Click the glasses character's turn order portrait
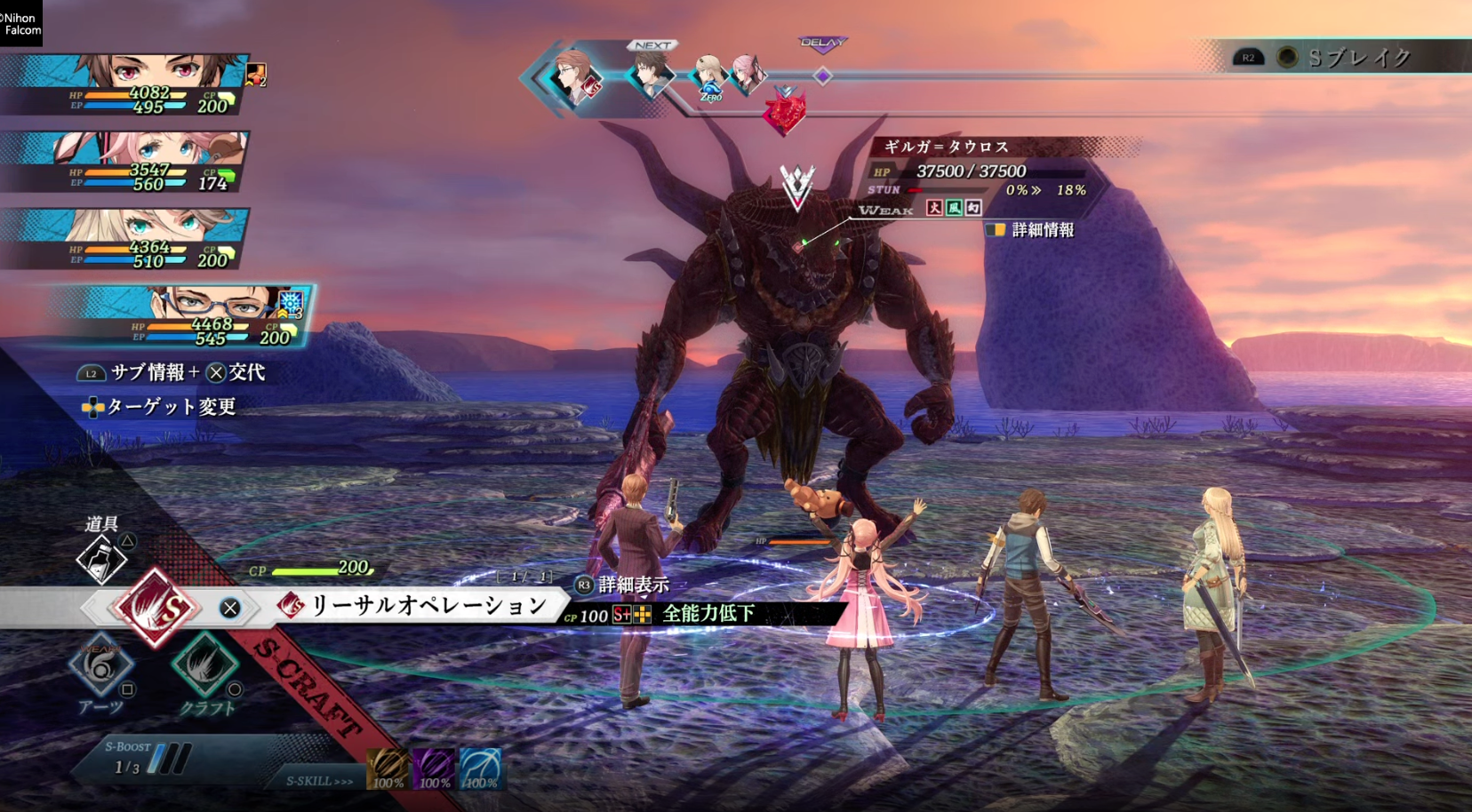Screen dimensions: 1472x812 coord(574,77)
